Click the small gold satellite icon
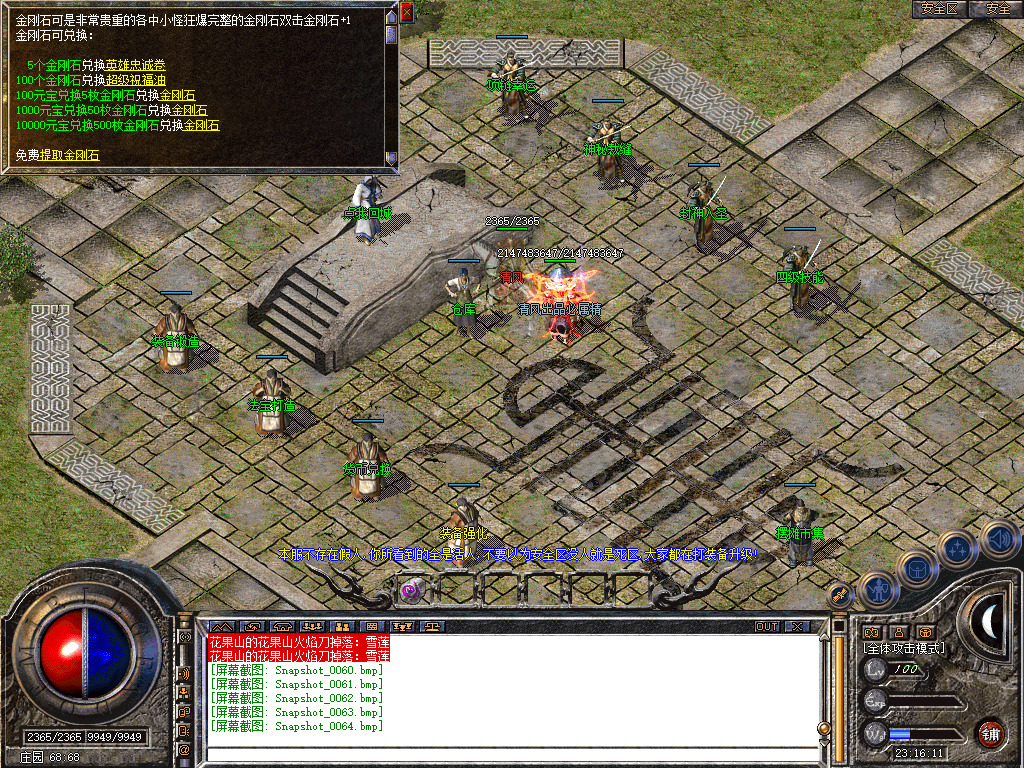1024x768 pixels. click(839, 593)
